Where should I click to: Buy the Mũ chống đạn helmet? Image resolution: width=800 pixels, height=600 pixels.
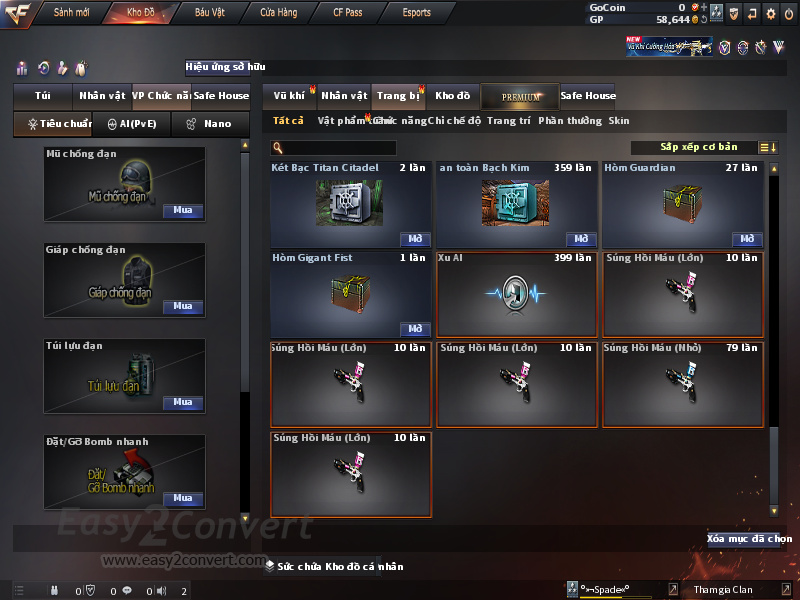click(183, 211)
